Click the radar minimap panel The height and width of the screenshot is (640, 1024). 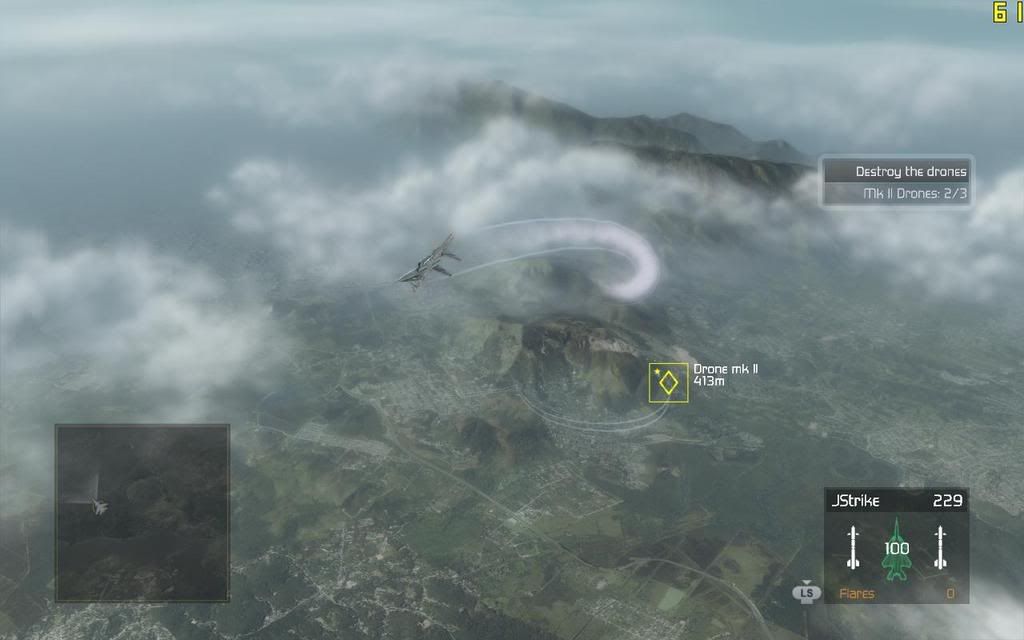[142, 513]
